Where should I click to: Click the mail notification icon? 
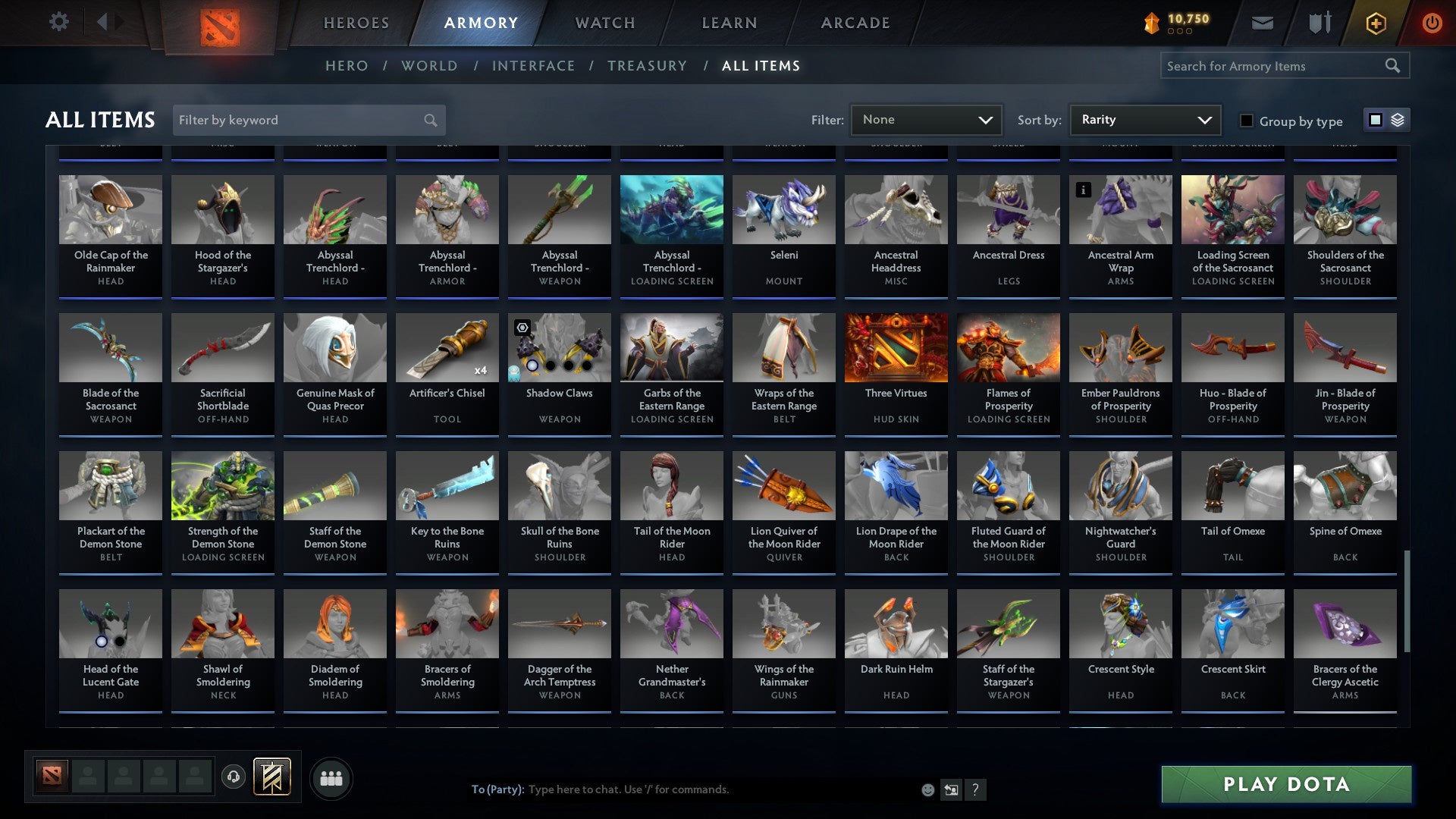[1262, 23]
